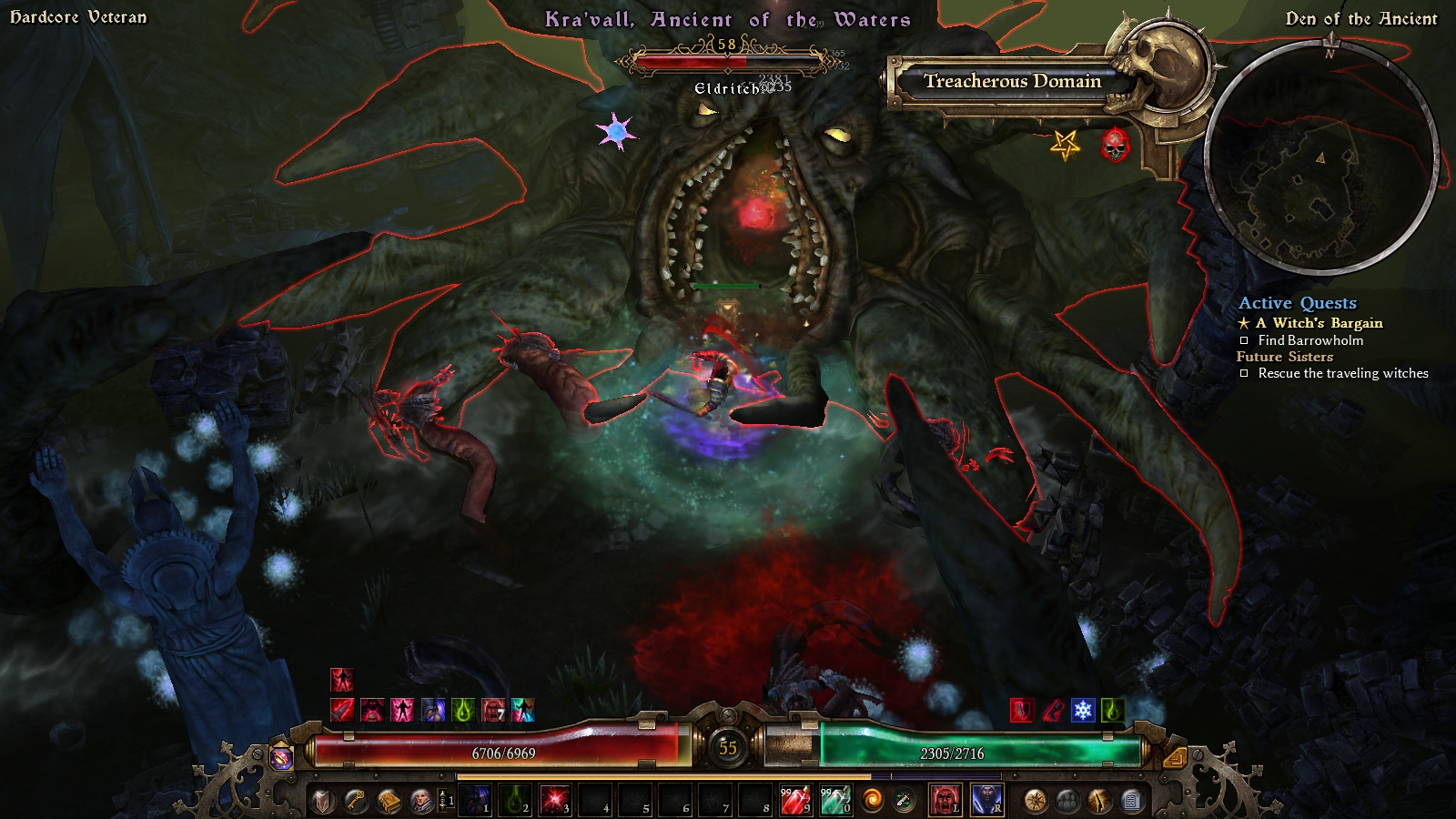Click the game menu list button

point(1132,801)
